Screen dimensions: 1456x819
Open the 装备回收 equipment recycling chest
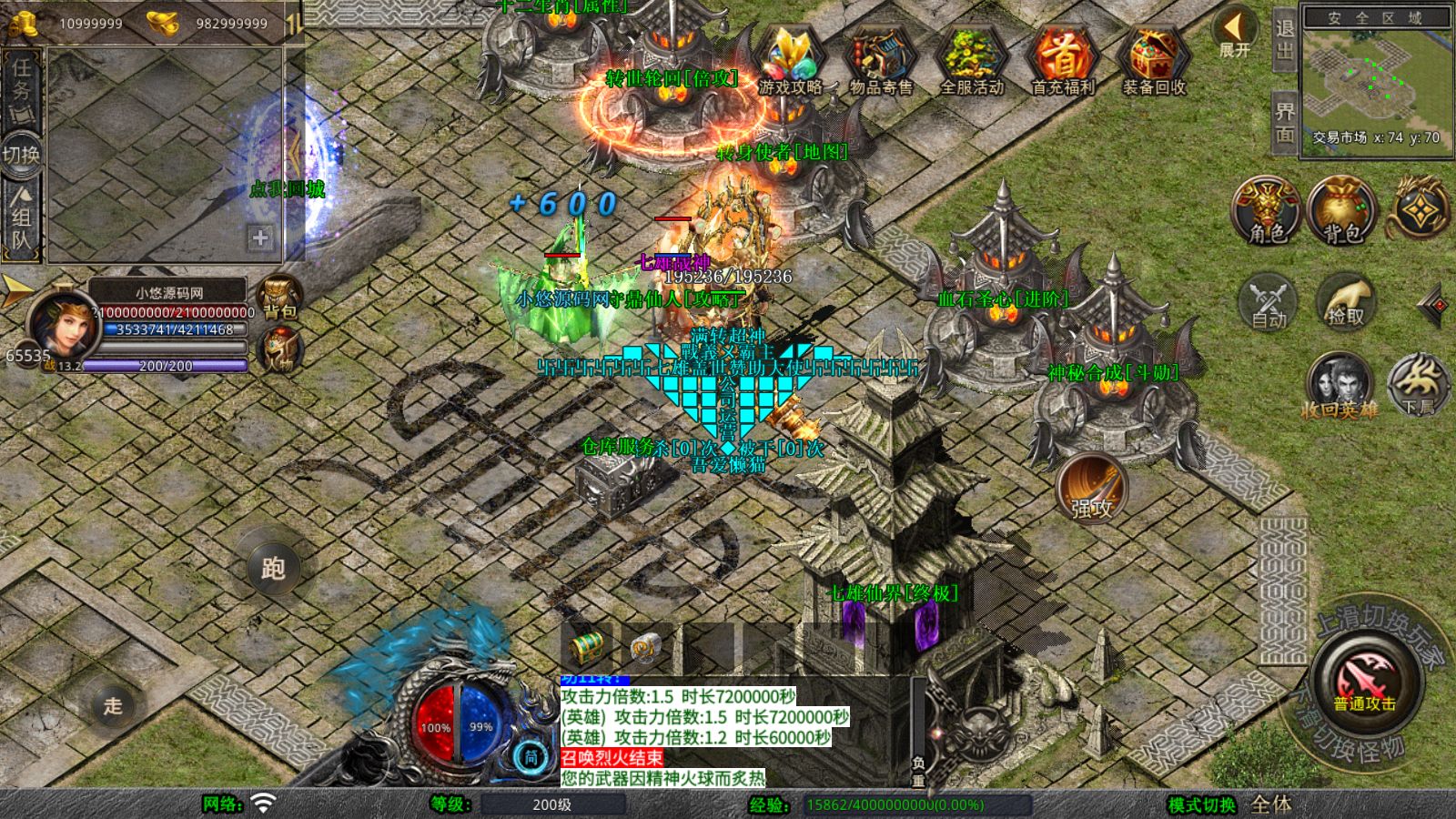pyautogui.click(x=1153, y=61)
